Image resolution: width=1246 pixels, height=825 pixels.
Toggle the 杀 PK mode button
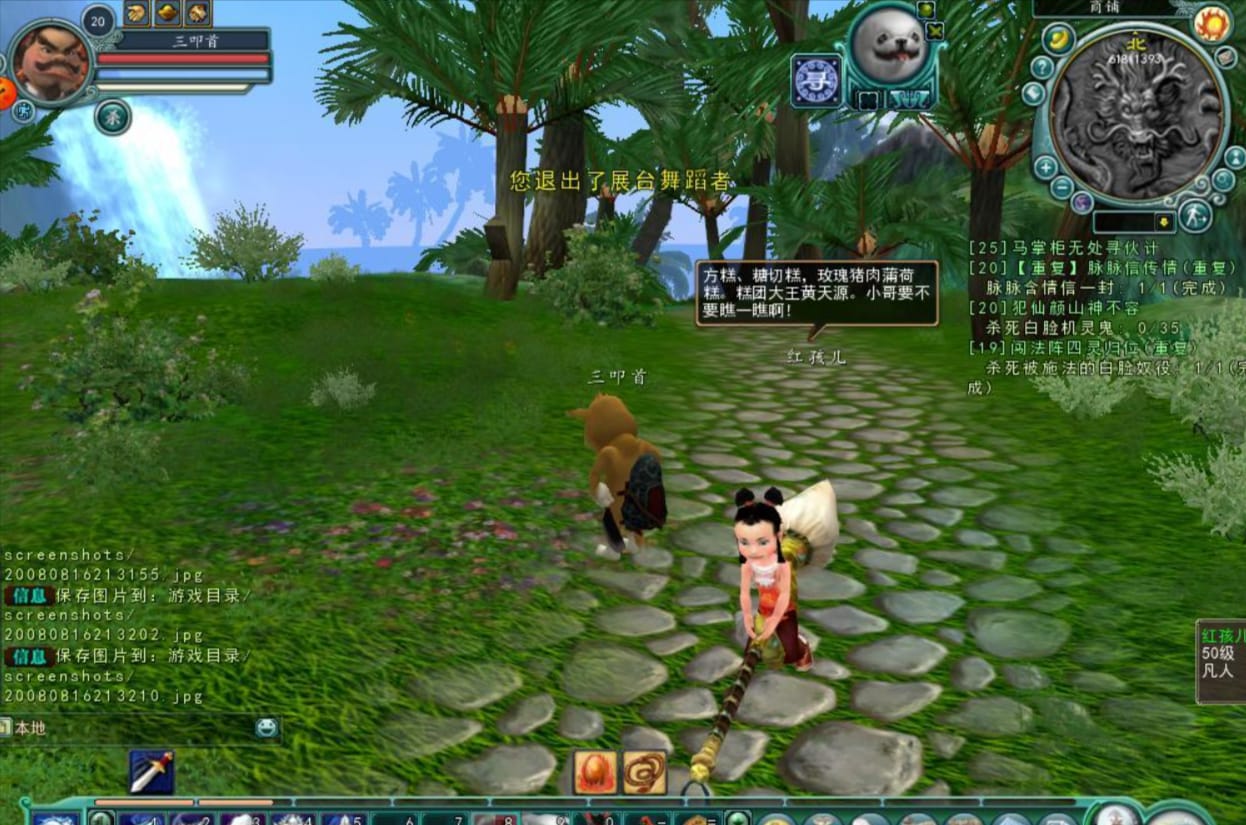pos(113,117)
